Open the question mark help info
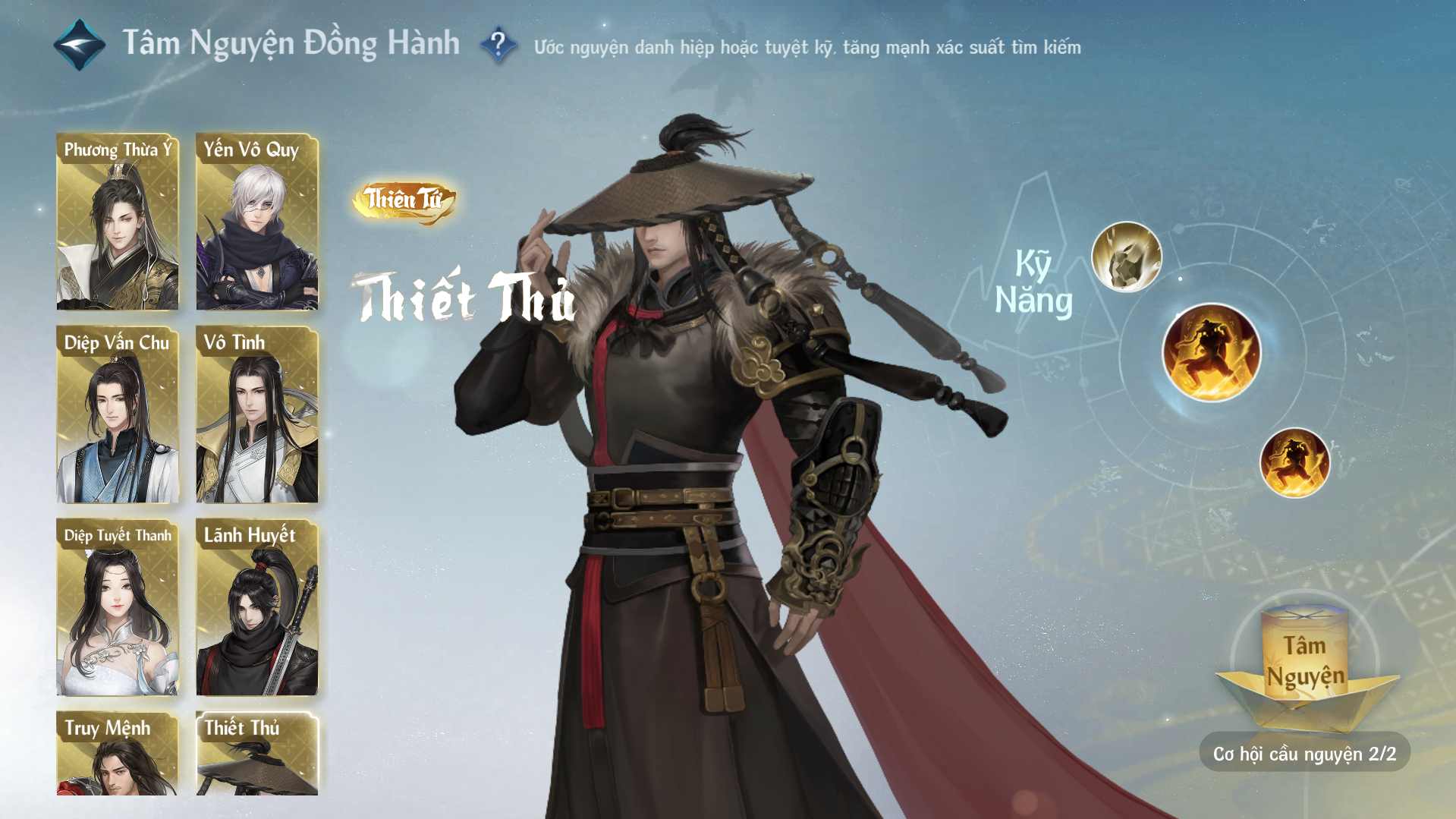1456x819 pixels. tap(498, 46)
